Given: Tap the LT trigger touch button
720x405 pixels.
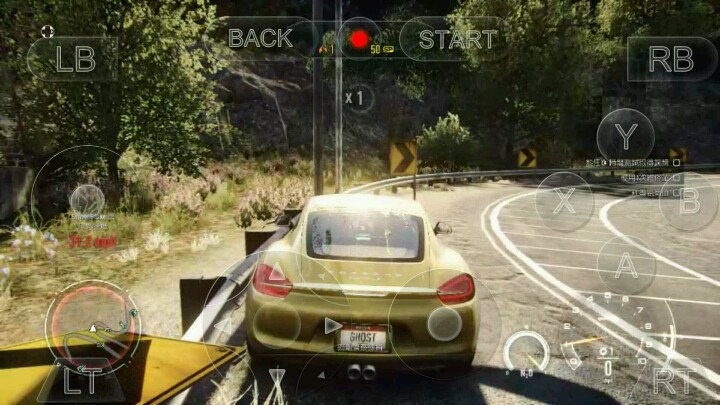Looking at the screenshot, I should tap(81, 380).
